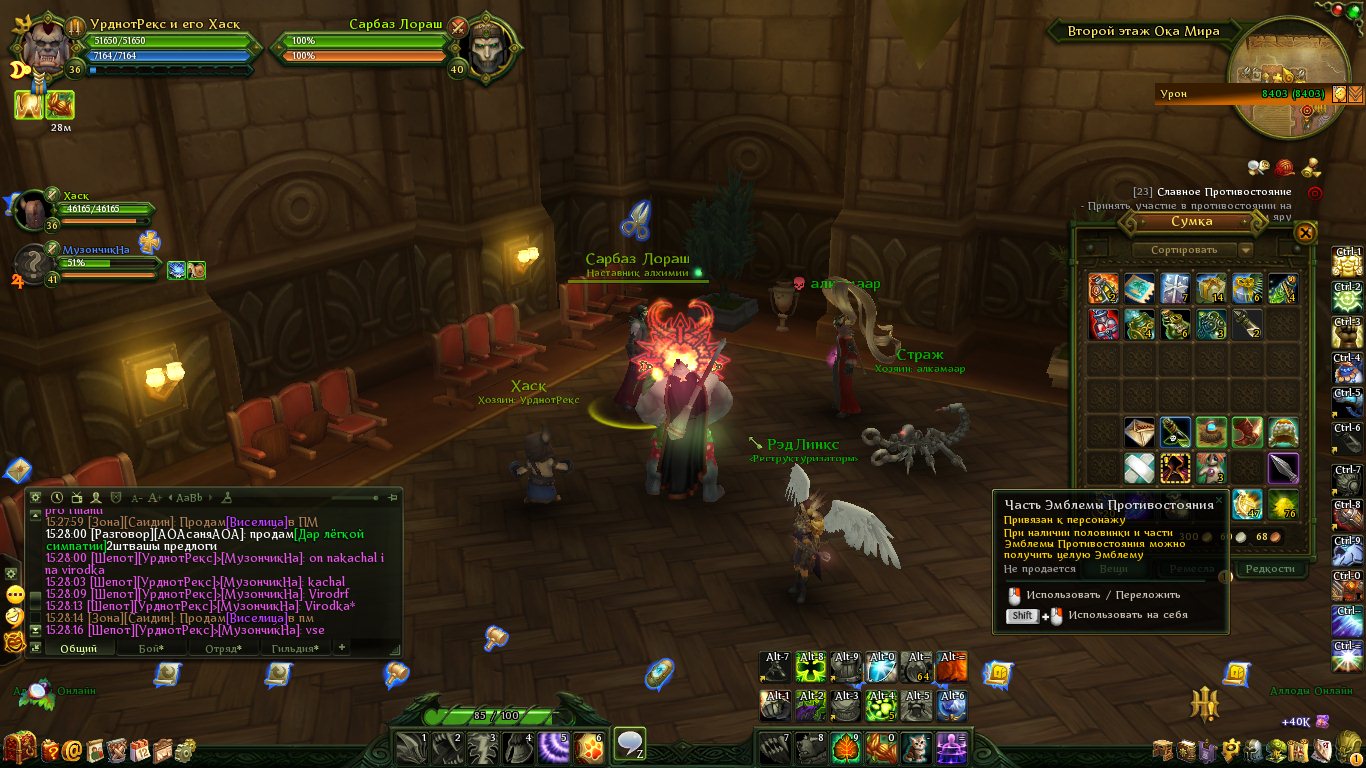Add a new chat tab

point(342,648)
